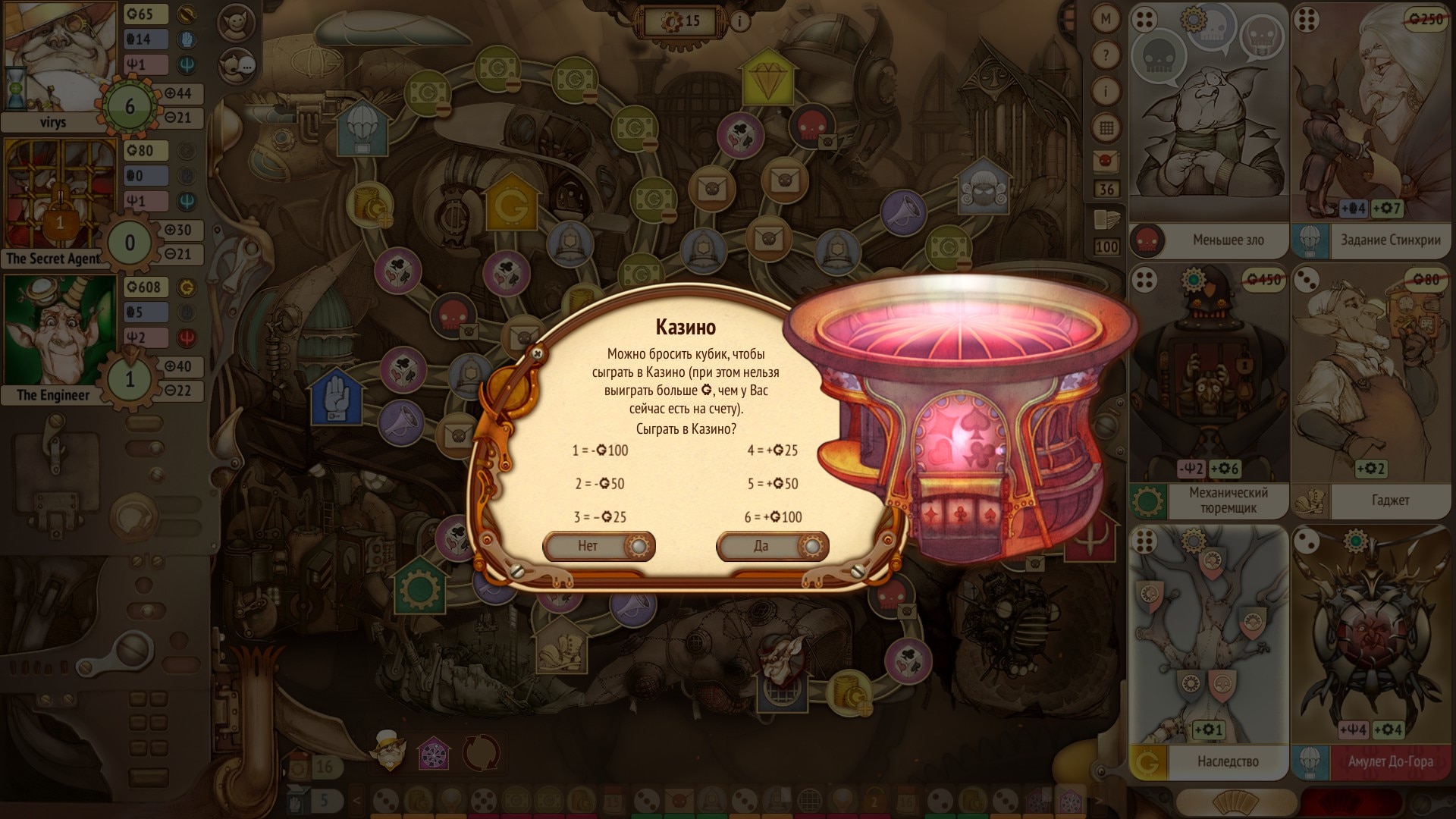
Task: Click the circular arrows refresh icon
Action: (x=481, y=753)
